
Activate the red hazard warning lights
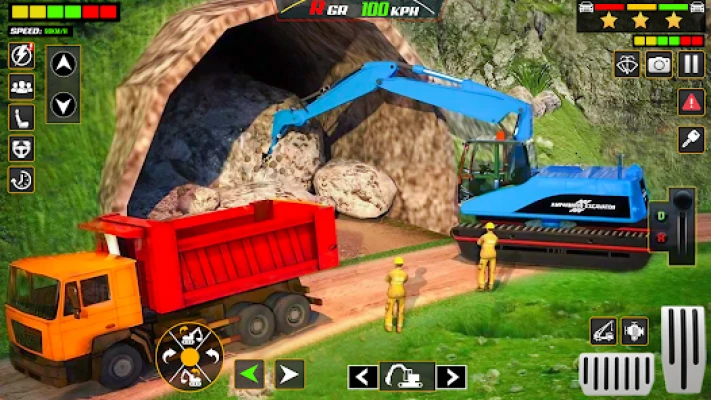pyautogui.click(x=691, y=101)
